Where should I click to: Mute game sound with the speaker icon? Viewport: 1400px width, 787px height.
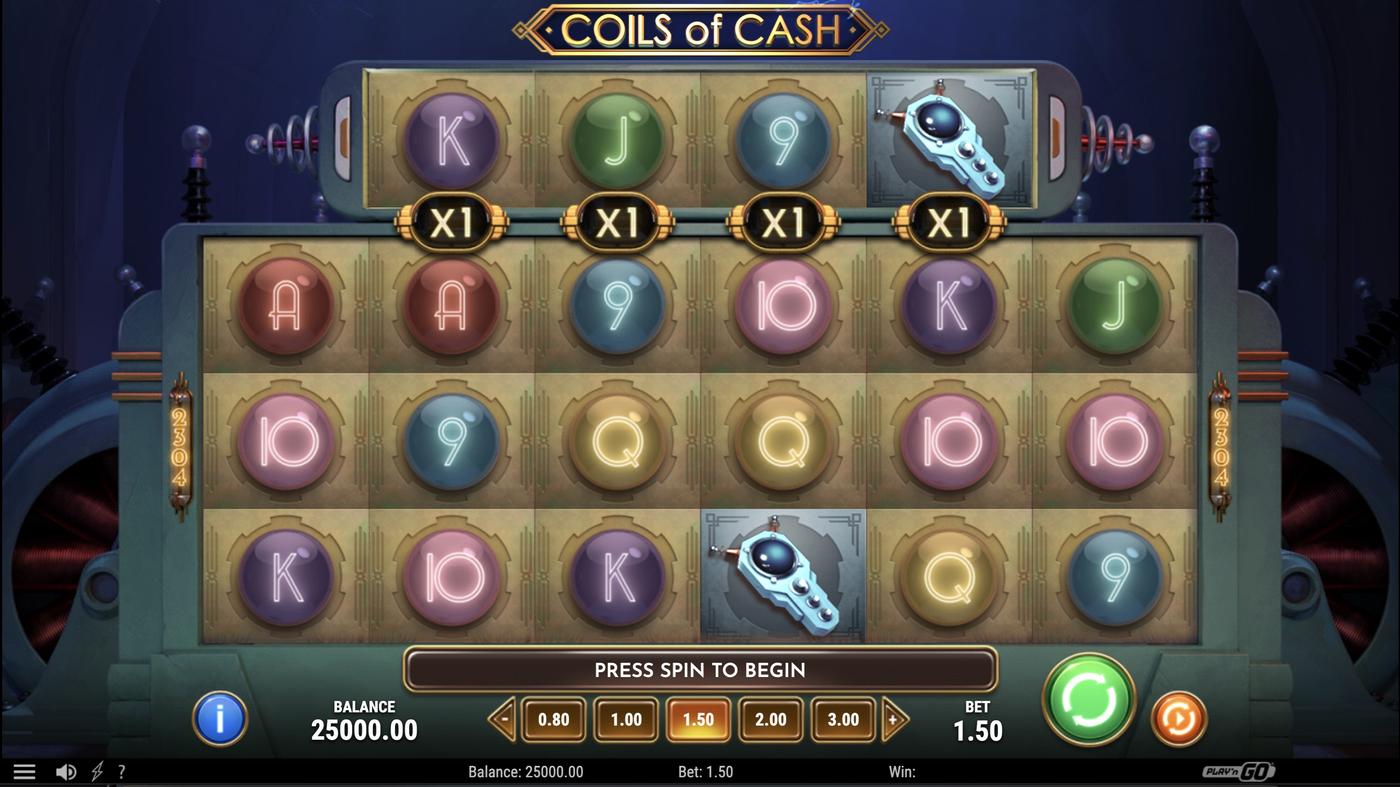(x=64, y=770)
